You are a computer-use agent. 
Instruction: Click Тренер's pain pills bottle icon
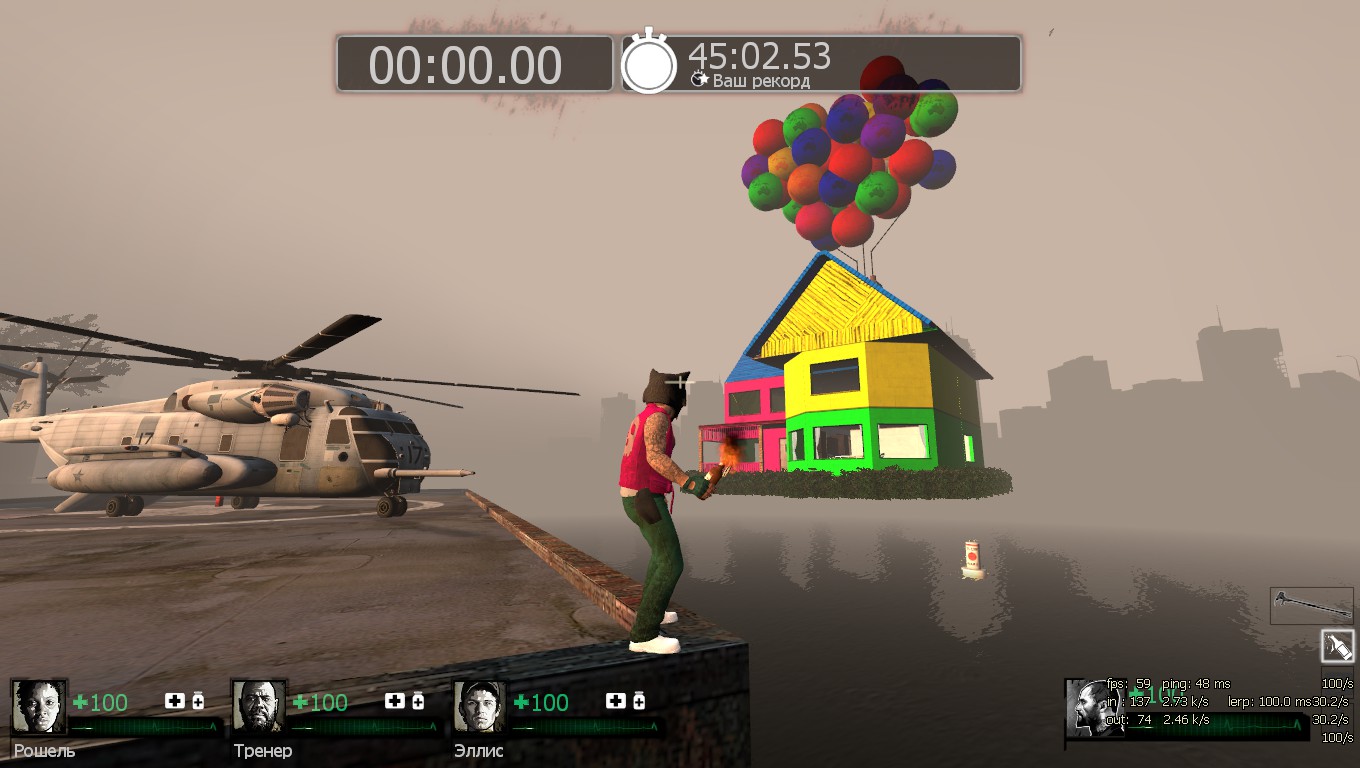pos(418,701)
